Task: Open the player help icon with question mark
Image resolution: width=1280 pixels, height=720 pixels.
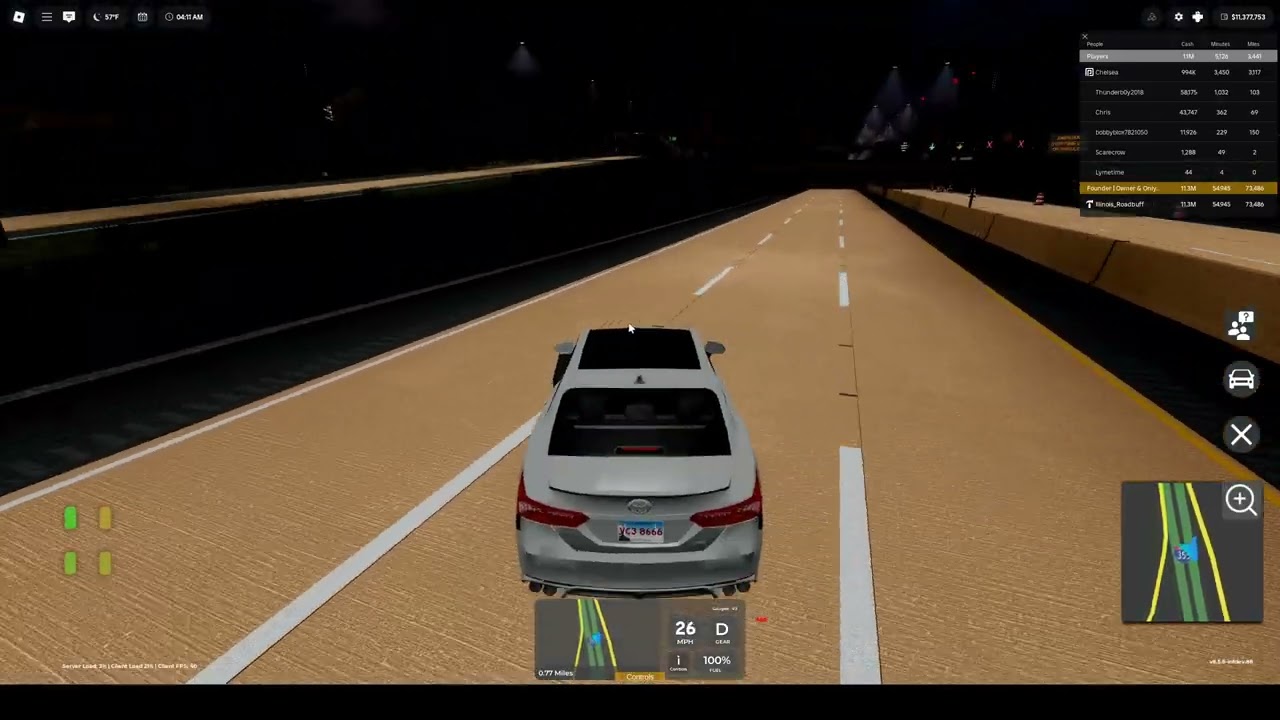Action: tap(1241, 325)
